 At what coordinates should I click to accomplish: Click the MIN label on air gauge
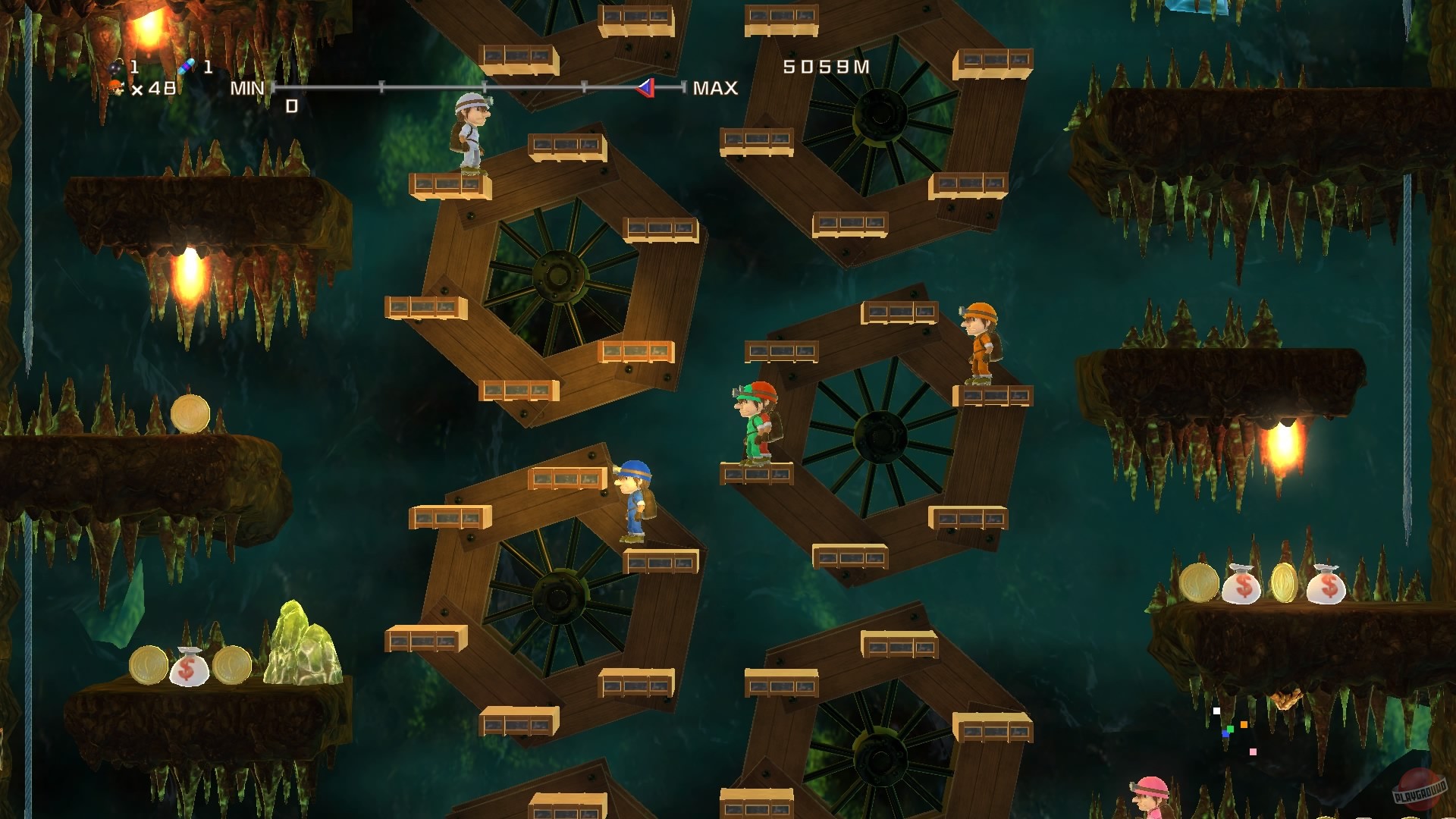246,89
